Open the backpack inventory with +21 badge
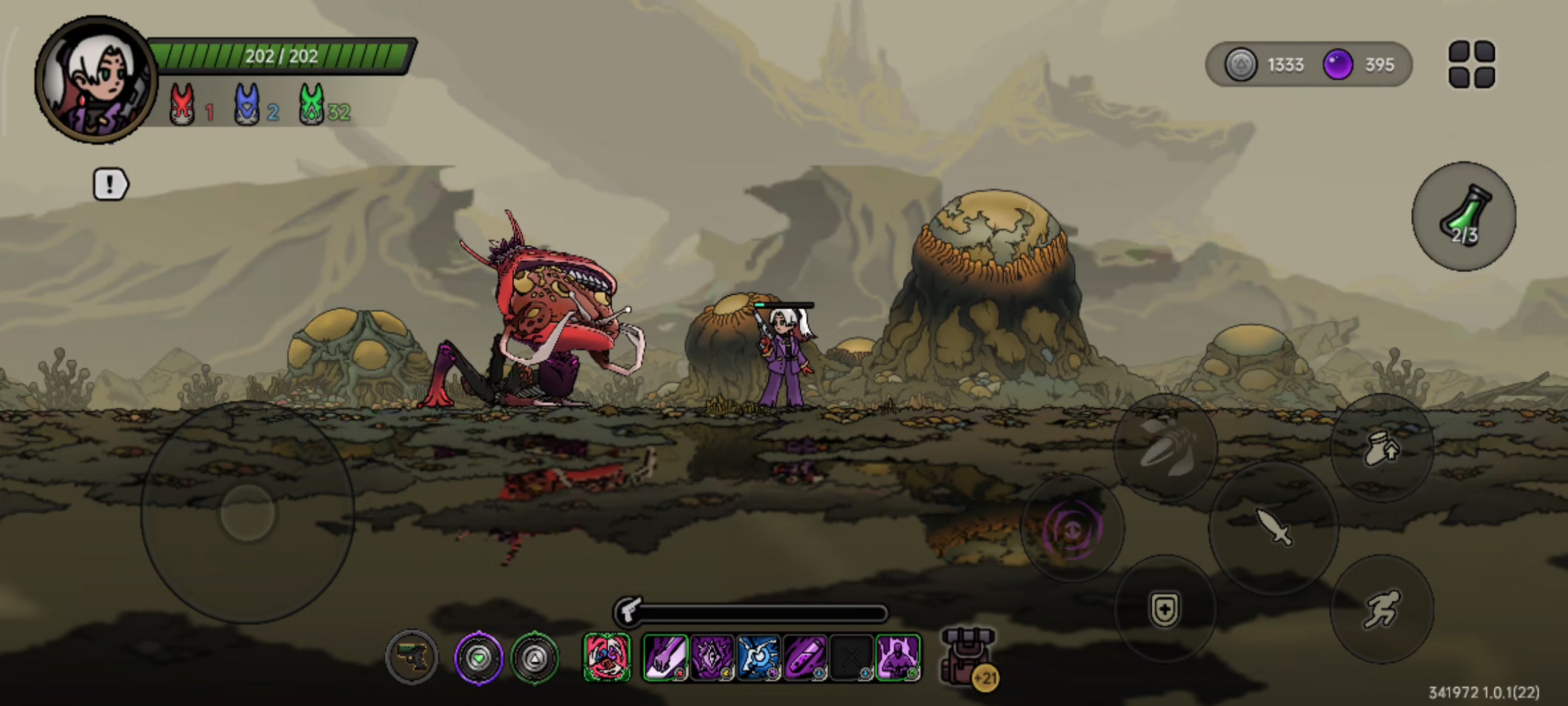 click(x=968, y=656)
